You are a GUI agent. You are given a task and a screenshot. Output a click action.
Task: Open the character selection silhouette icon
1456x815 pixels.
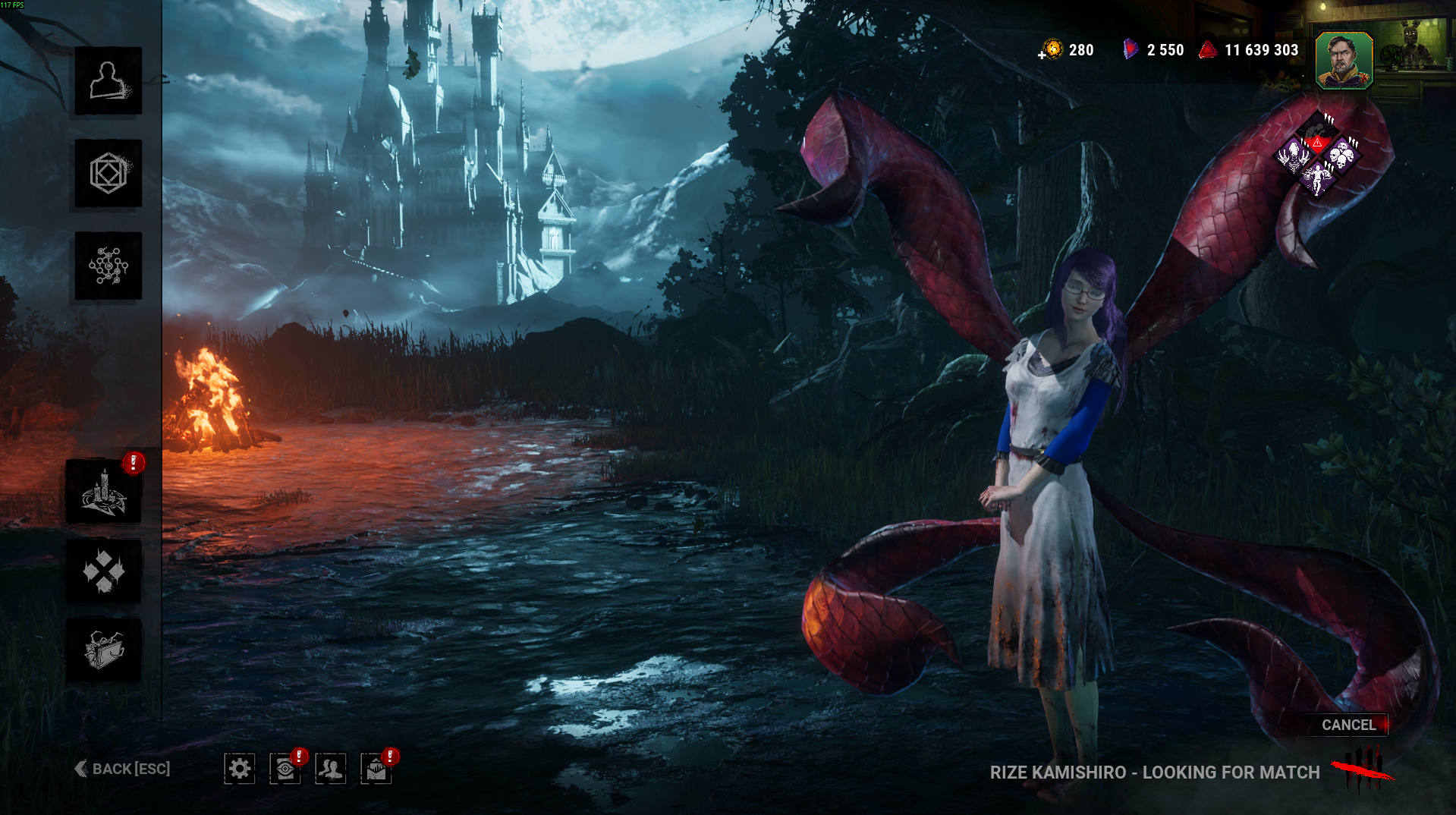click(x=108, y=80)
